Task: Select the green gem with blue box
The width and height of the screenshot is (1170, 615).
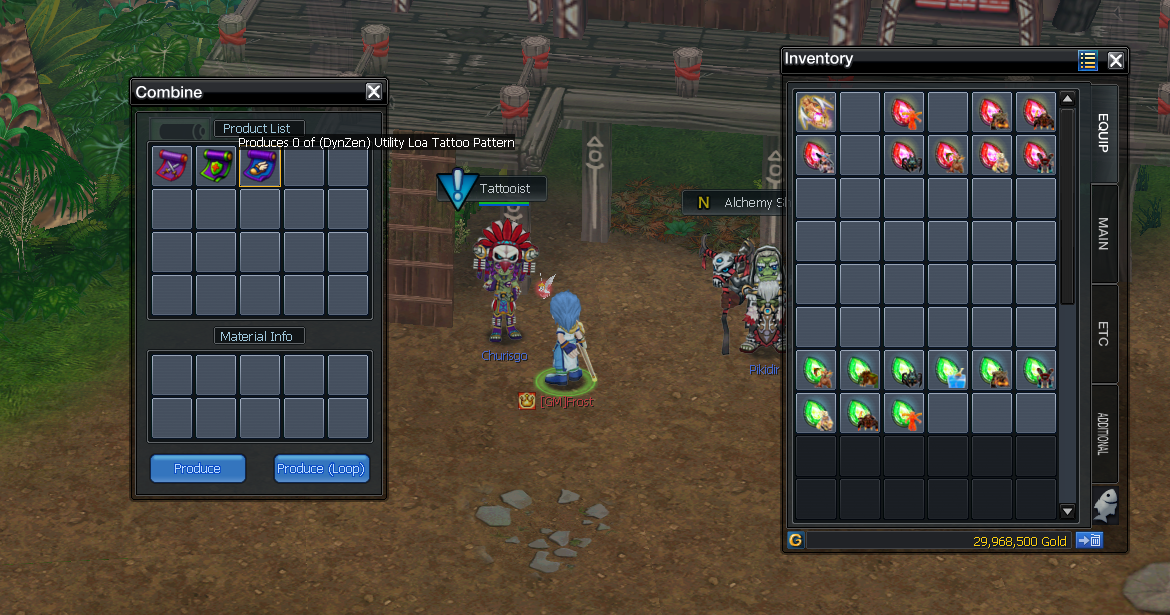Action: pyautogui.click(x=948, y=370)
